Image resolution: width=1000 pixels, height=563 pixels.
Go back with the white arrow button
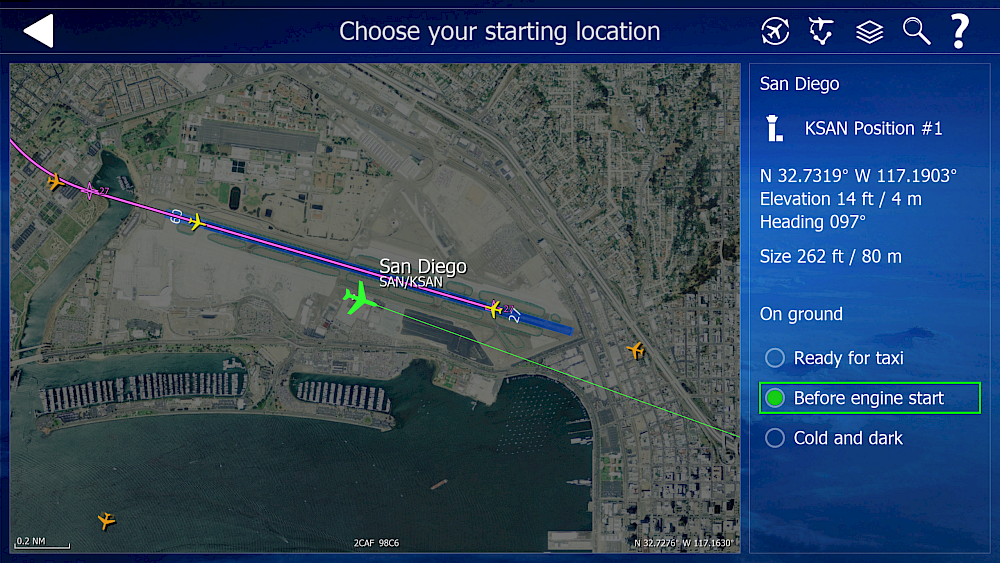point(38,31)
